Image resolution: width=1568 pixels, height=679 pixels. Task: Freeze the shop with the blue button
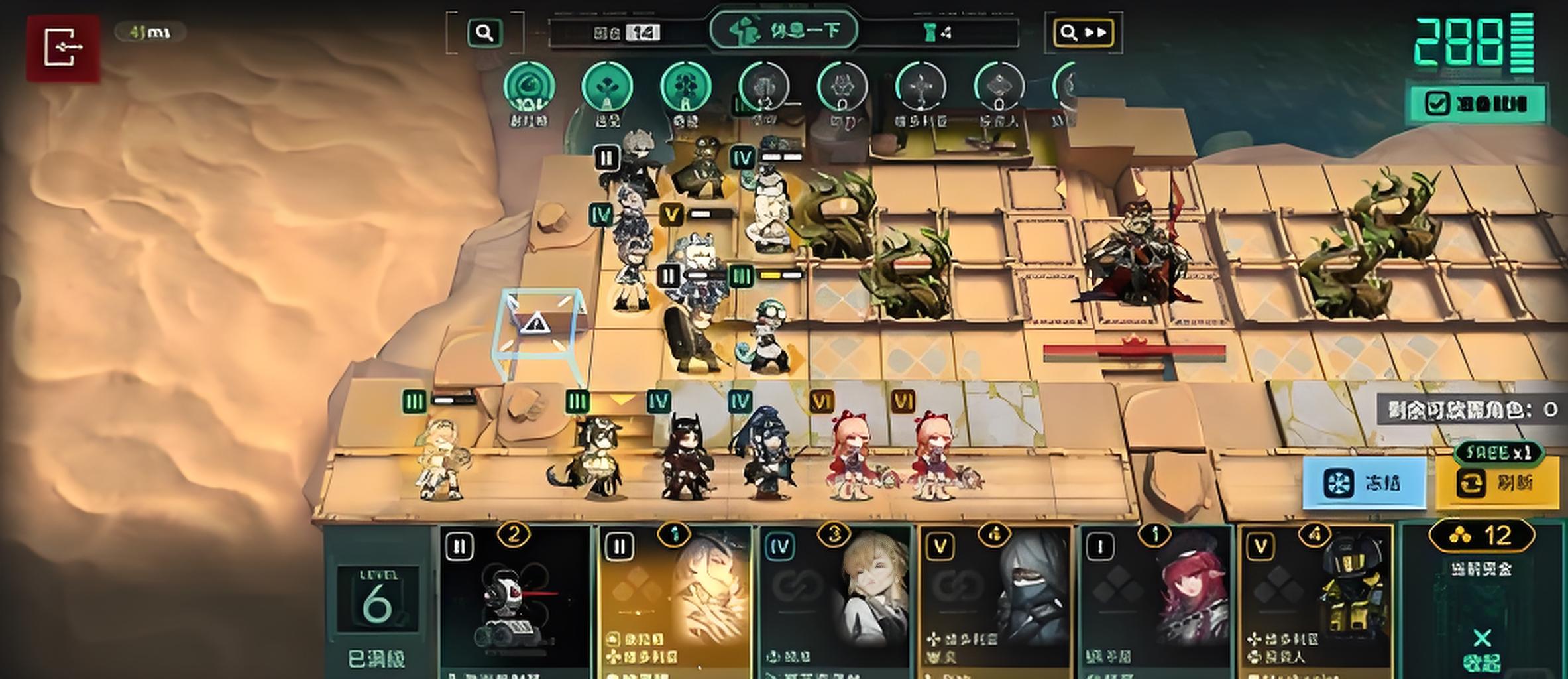click(1365, 483)
